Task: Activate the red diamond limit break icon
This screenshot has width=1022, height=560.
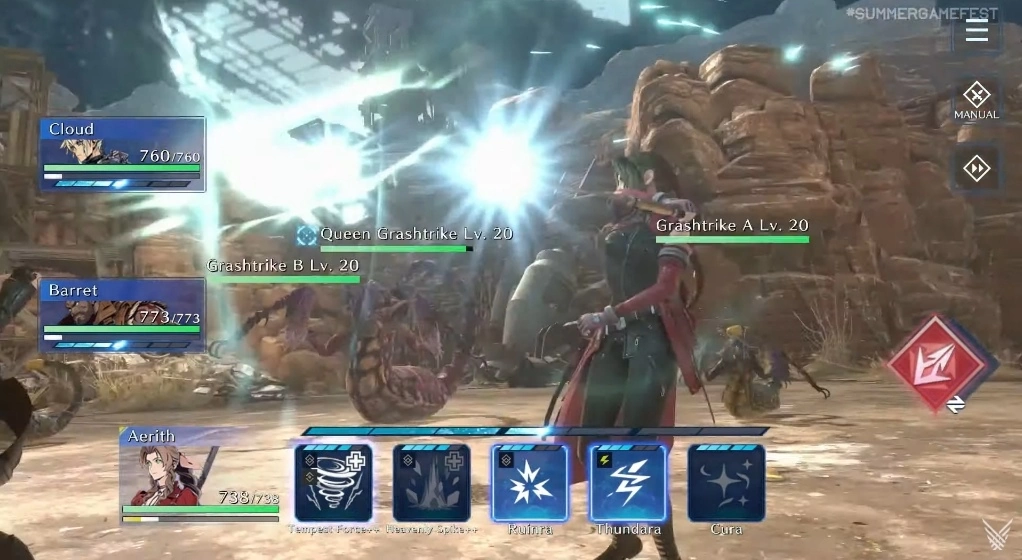Action: point(941,364)
